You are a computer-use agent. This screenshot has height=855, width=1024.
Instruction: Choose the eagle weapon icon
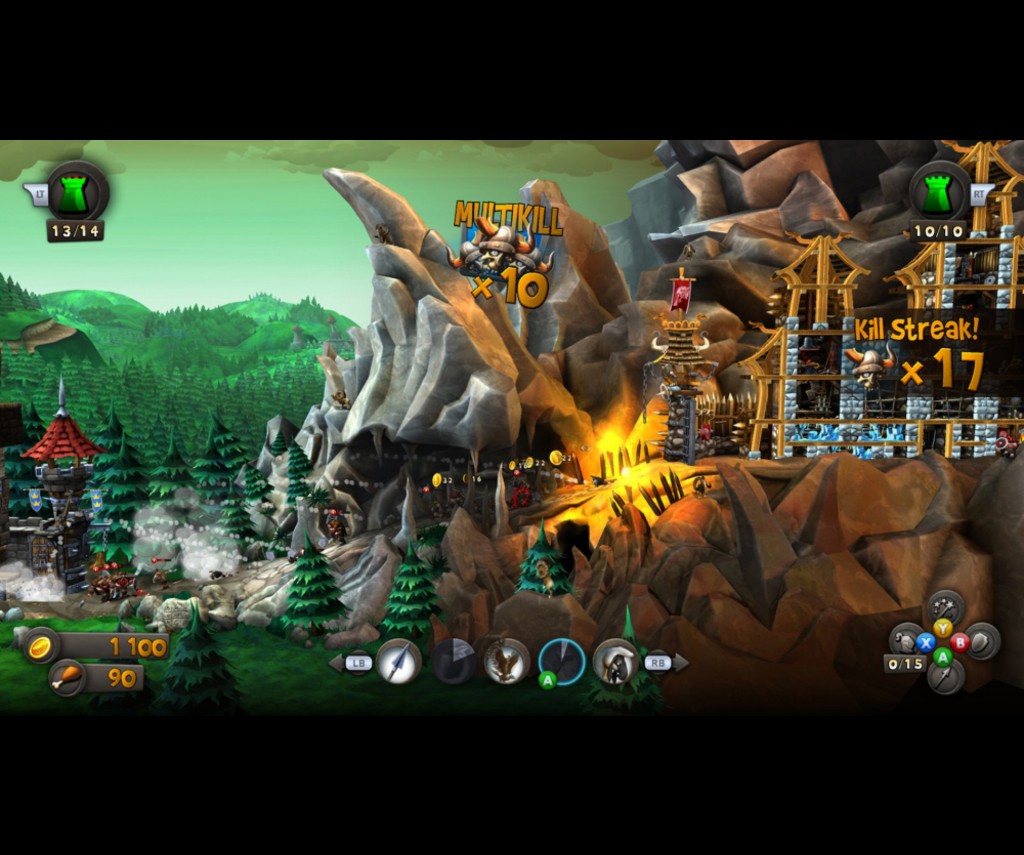point(507,661)
